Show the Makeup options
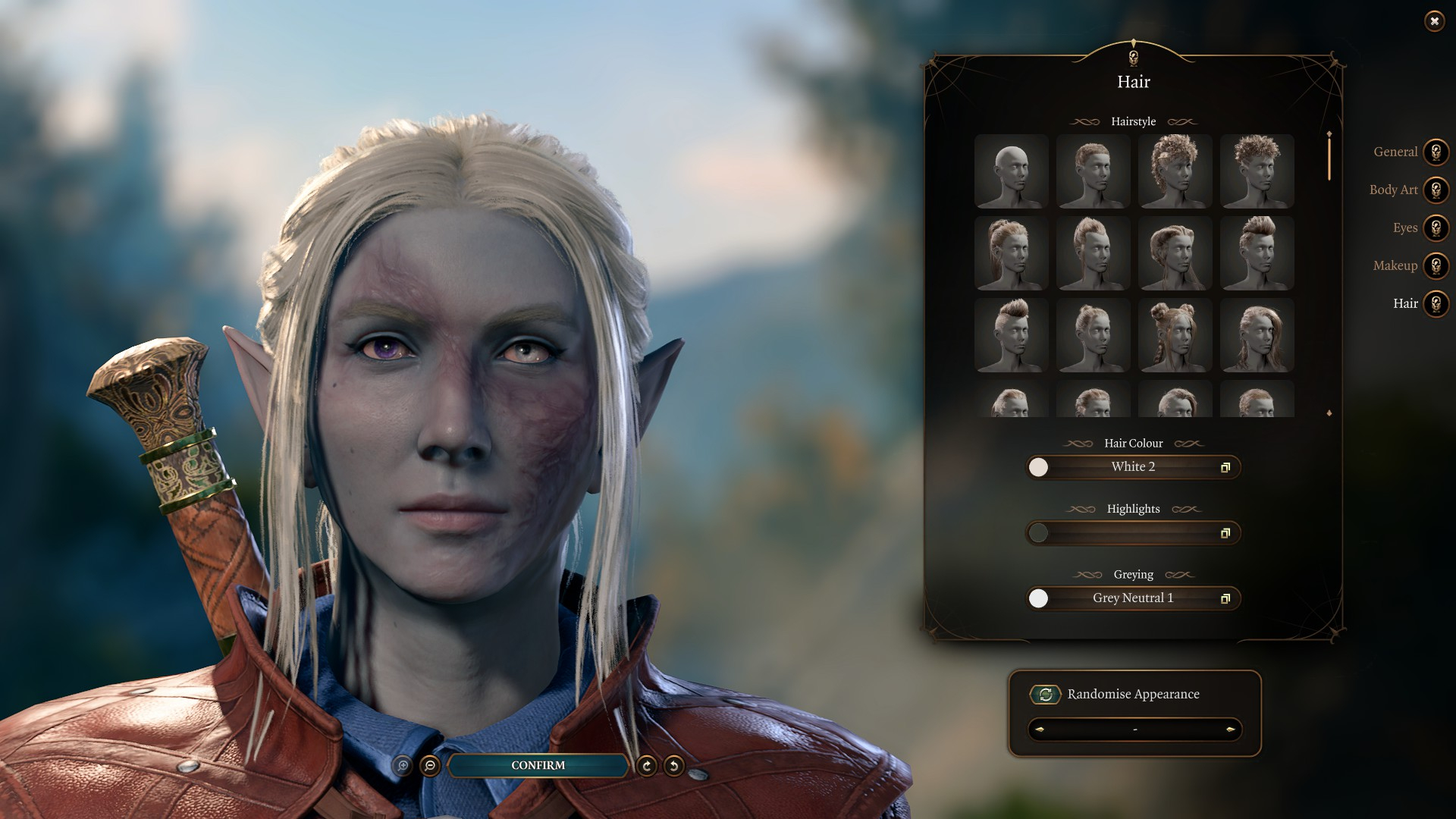 [1436, 265]
